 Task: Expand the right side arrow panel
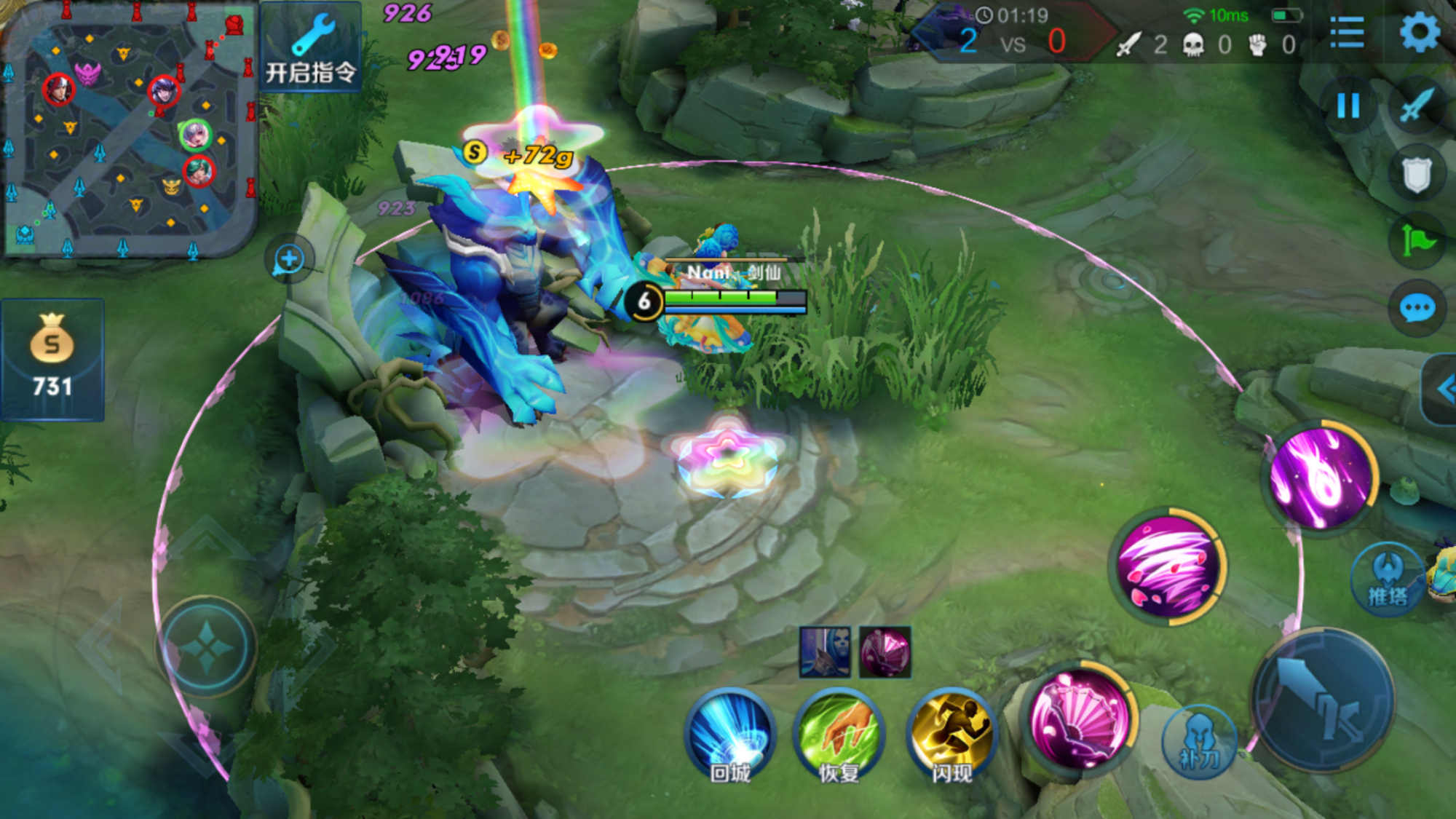pos(1441,389)
